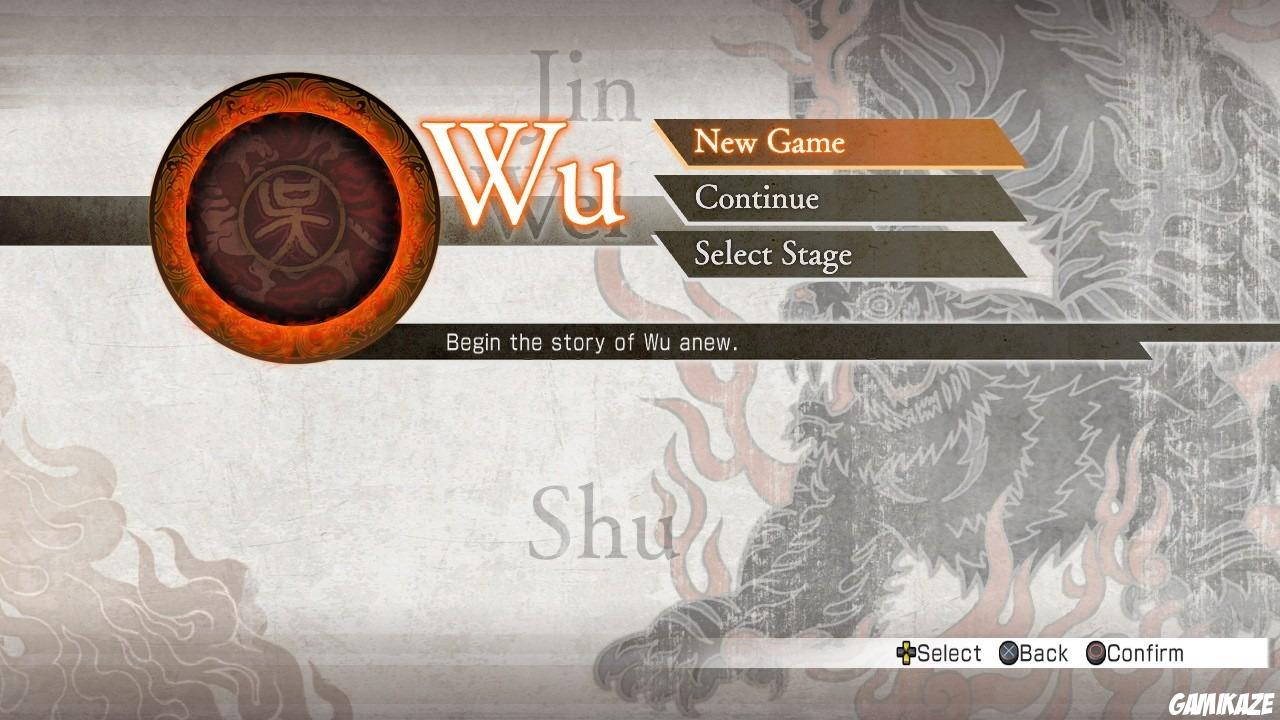Select the Continue menu option
This screenshot has width=1280, height=720.
coord(758,199)
